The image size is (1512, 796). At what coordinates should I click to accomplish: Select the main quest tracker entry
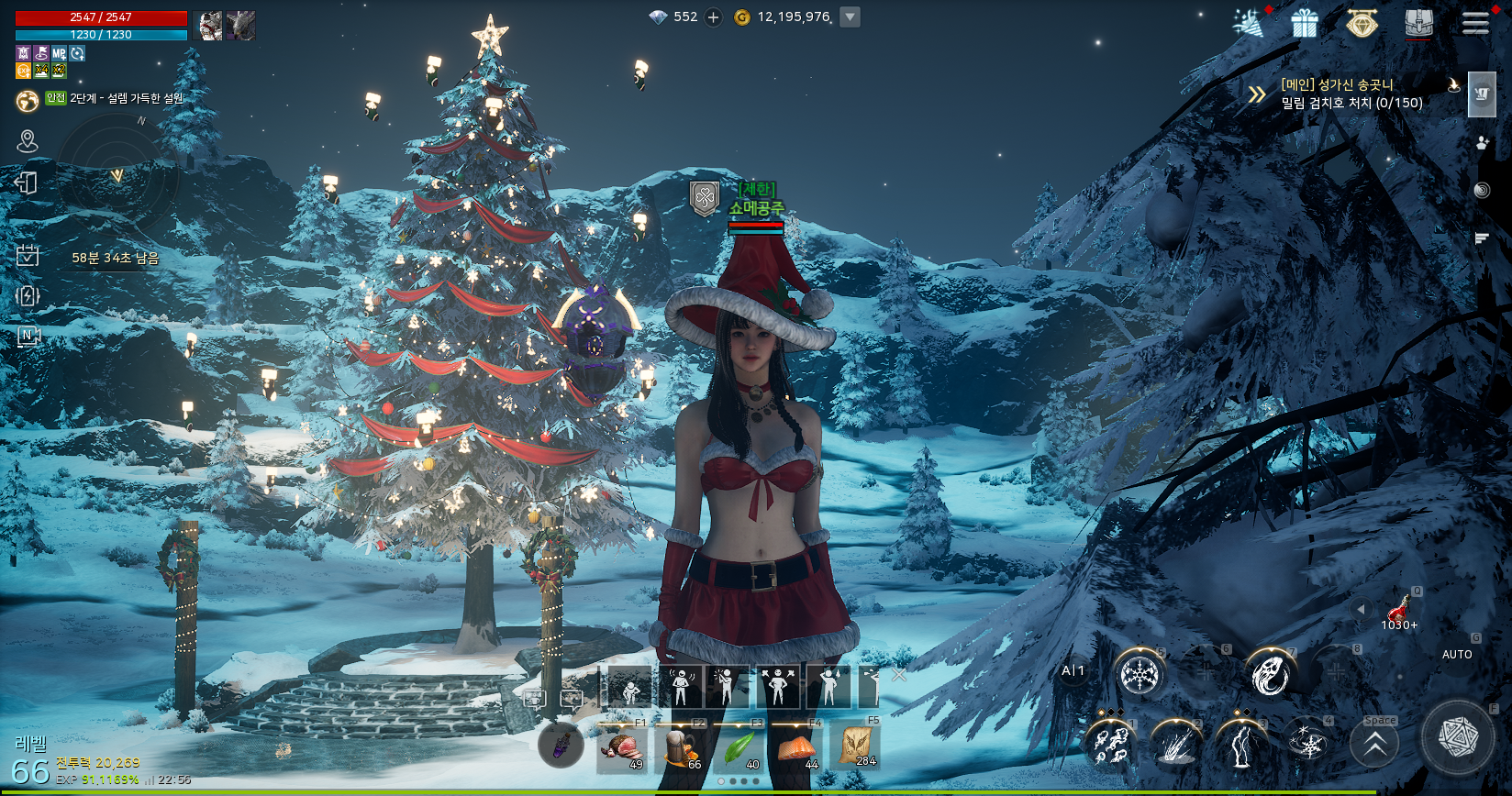(1351, 94)
